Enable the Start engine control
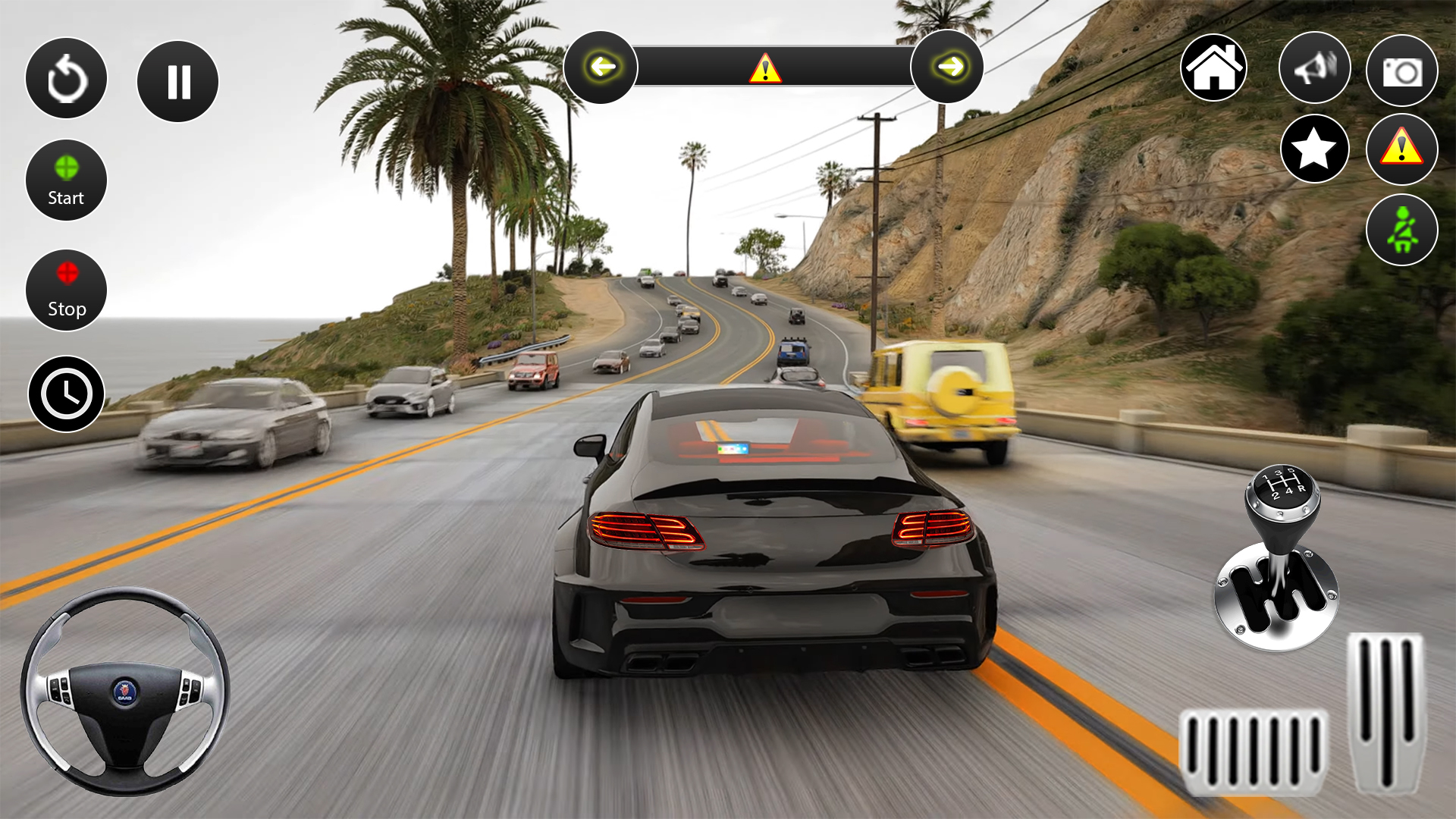 (66, 179)
